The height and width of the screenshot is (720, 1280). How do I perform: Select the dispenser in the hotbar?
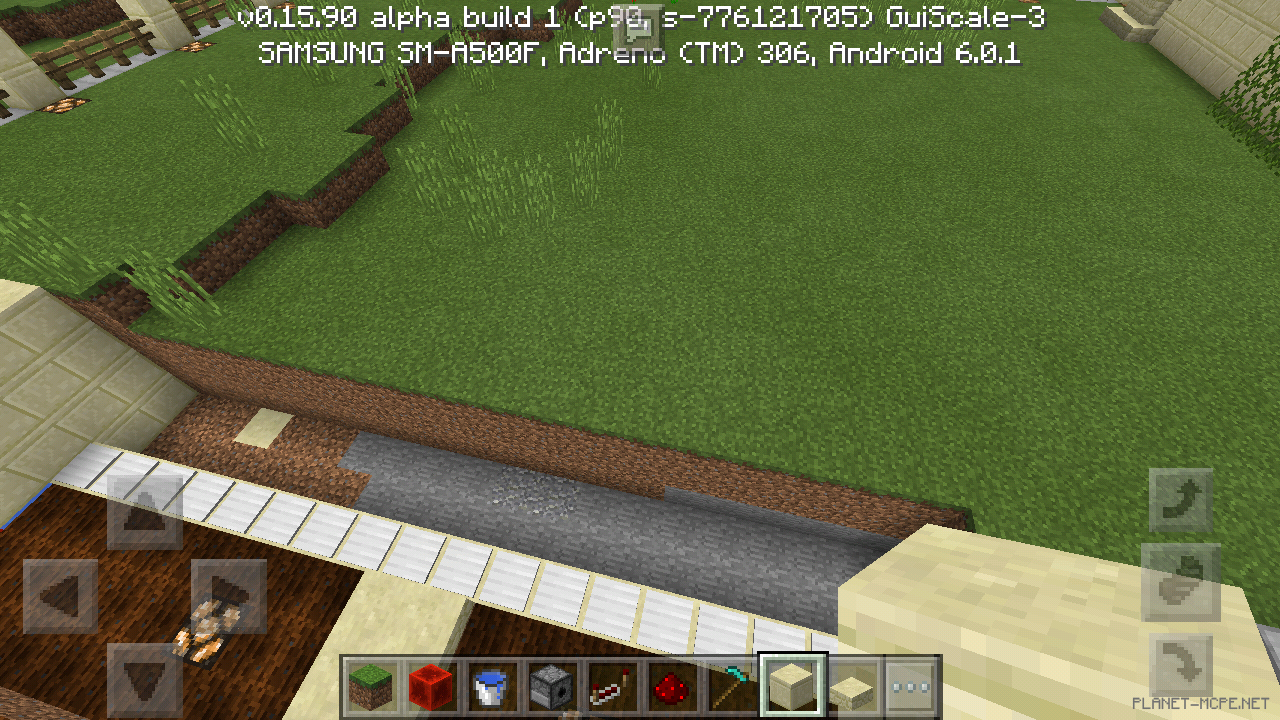pyautogui.click(x=552, y=685)
